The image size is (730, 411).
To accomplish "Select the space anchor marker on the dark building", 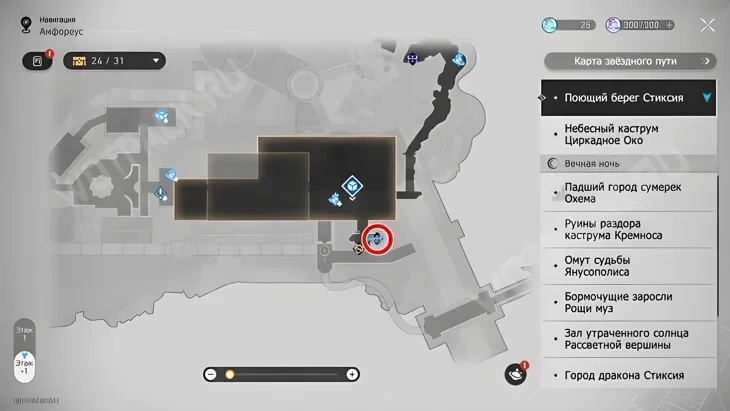I will click(x=352, y=185).
